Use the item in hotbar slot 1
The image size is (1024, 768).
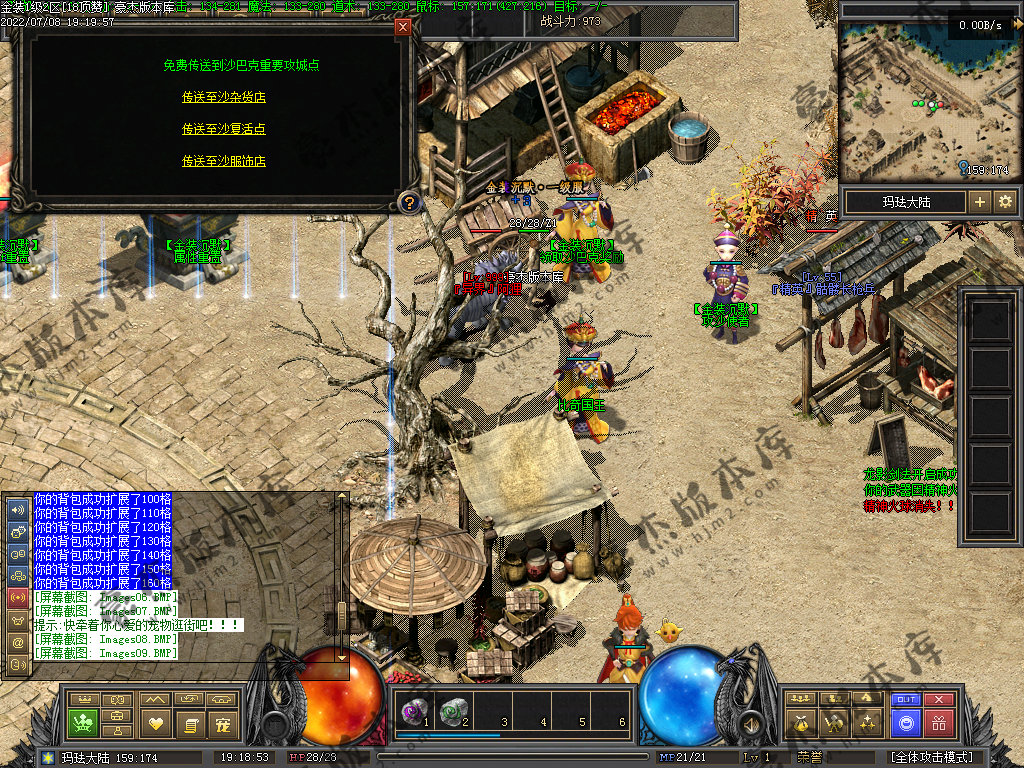(413, 711)
